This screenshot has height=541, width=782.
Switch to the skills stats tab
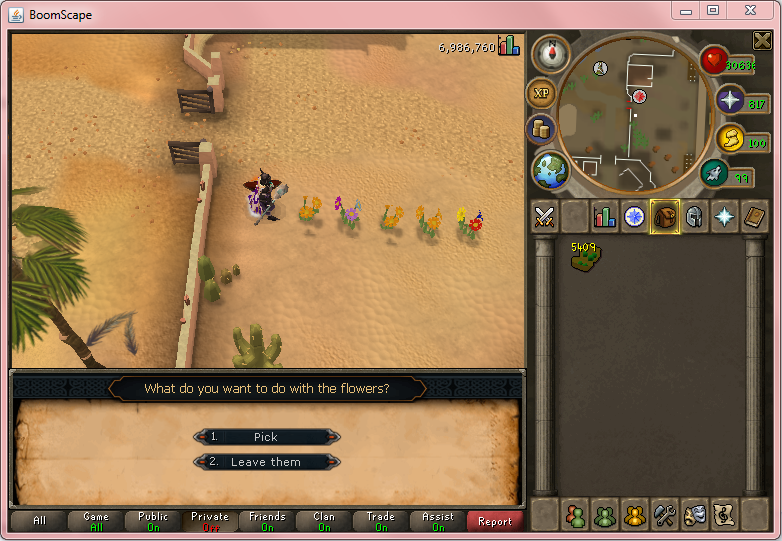pyautogui.click(x=605, y=217)
